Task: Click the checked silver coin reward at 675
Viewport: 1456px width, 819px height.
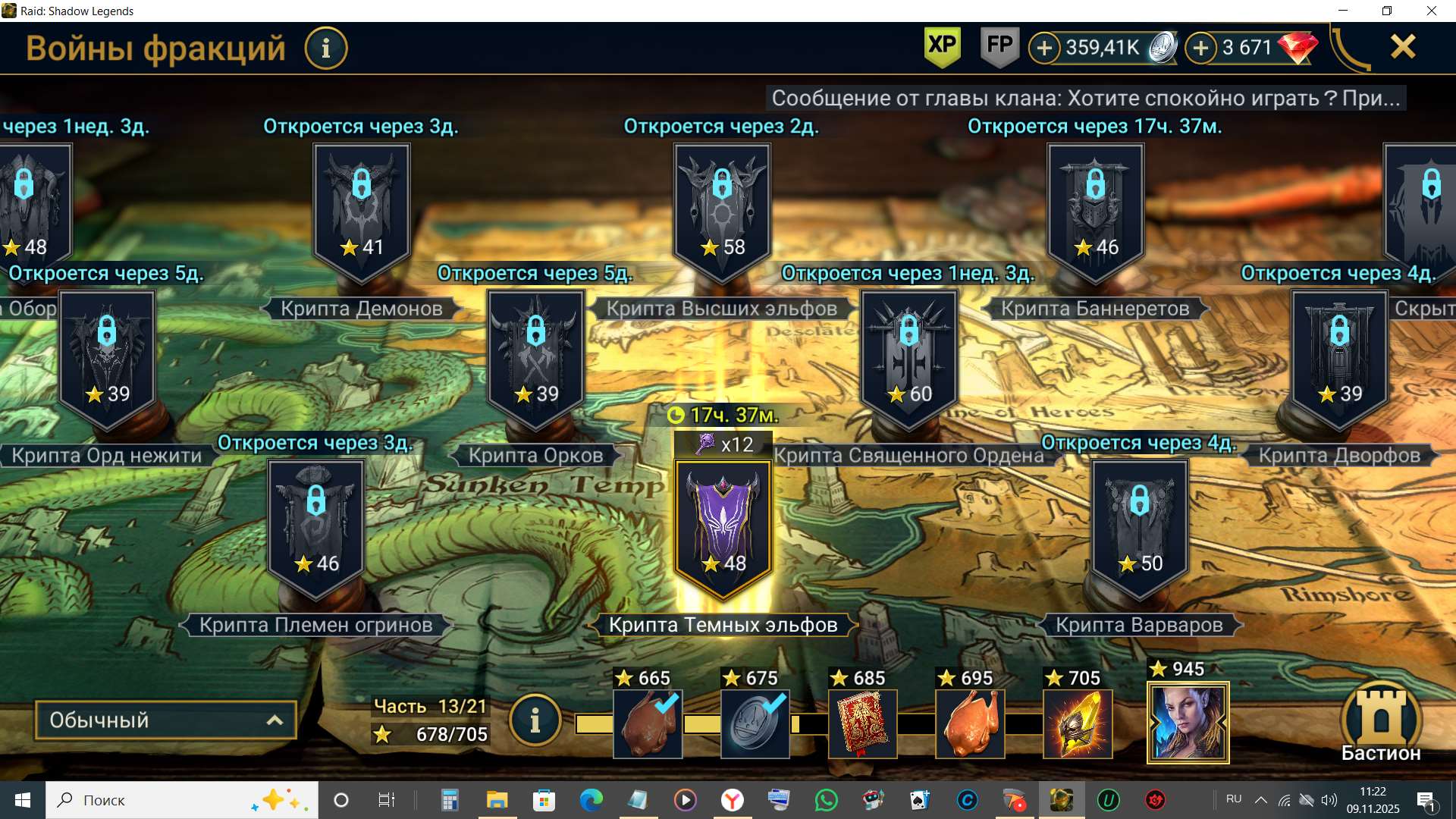Action: click(755, 723)
